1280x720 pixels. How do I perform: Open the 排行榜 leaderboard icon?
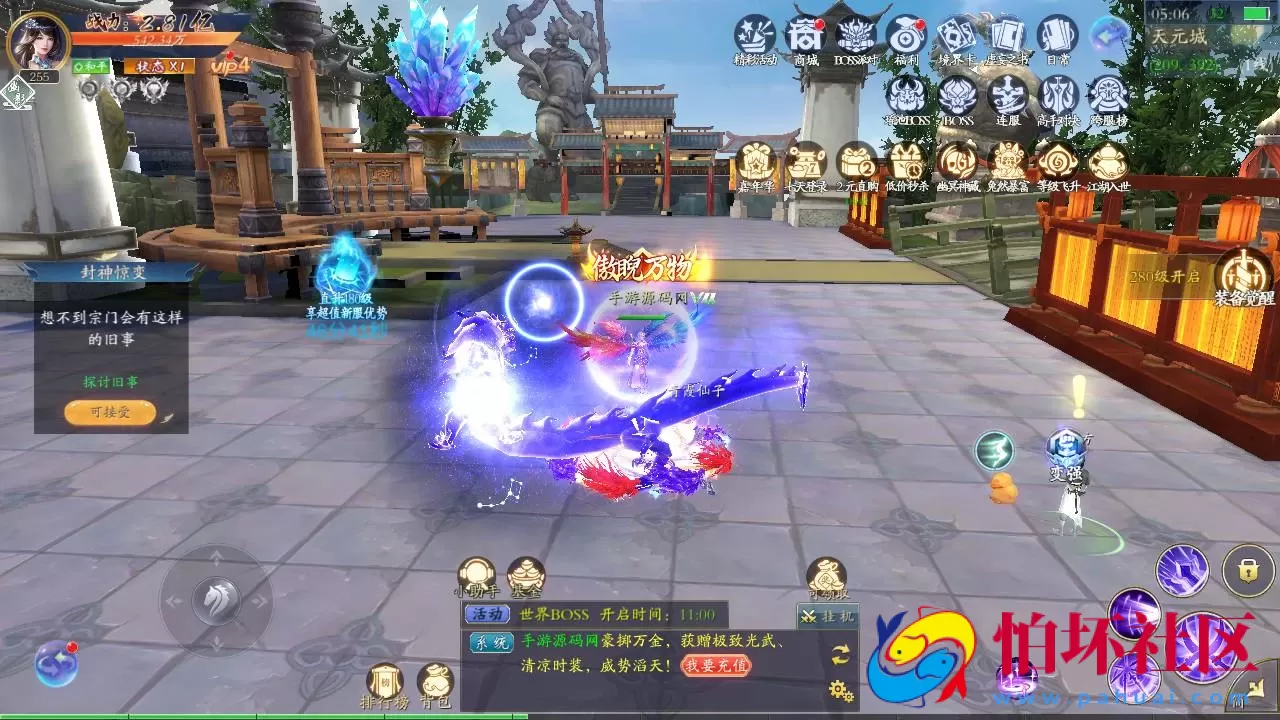tap(385, 683)
